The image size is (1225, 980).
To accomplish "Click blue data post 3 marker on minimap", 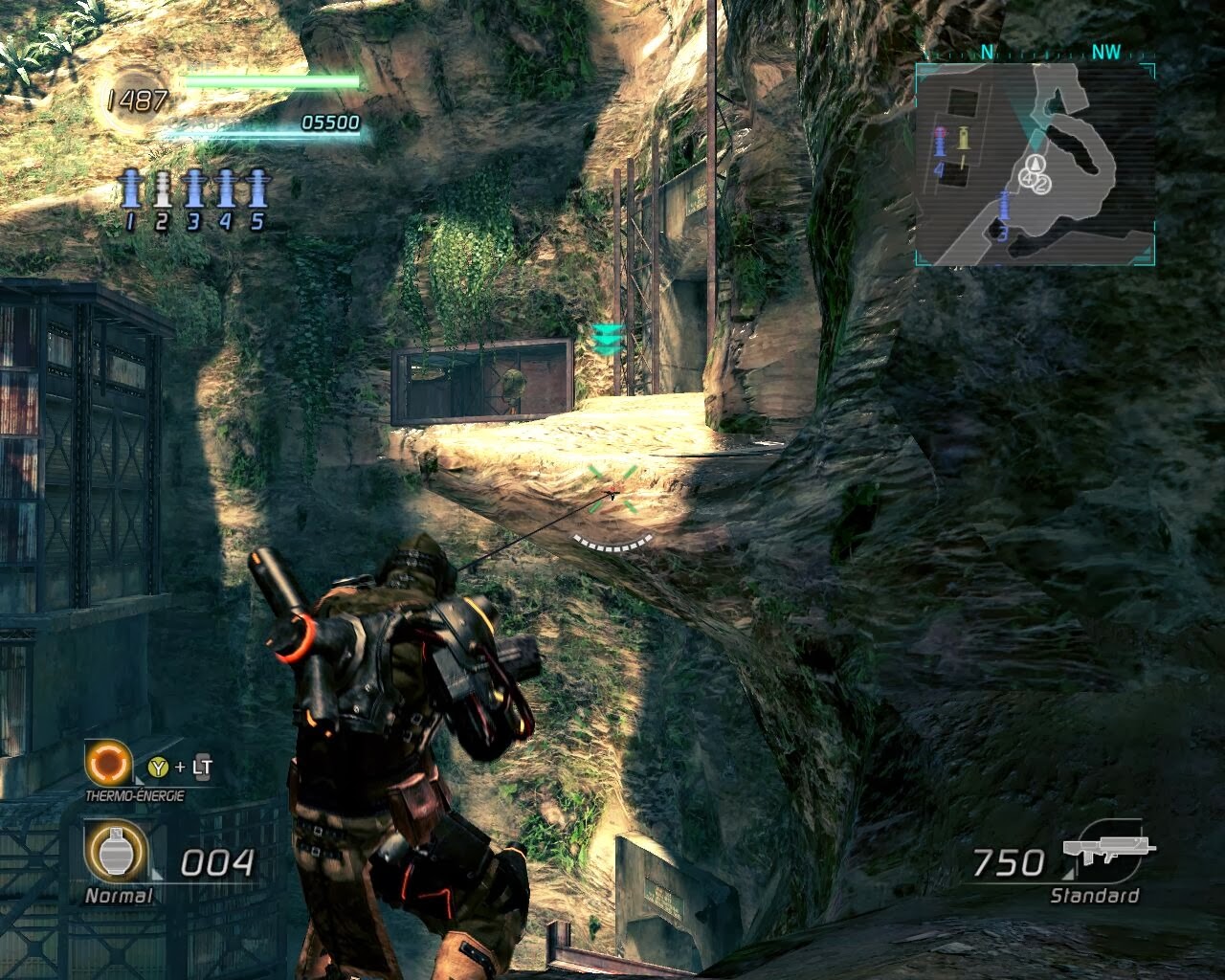I will click(1004, 206).
